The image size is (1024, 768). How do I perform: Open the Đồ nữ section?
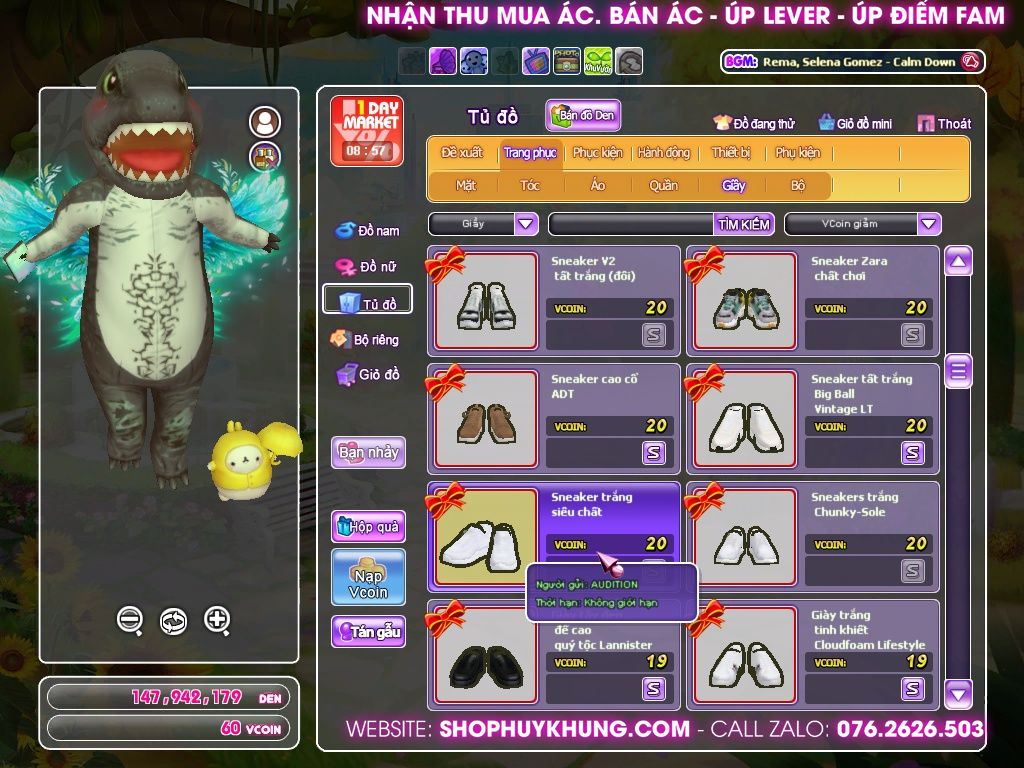(x=367, y=266)
